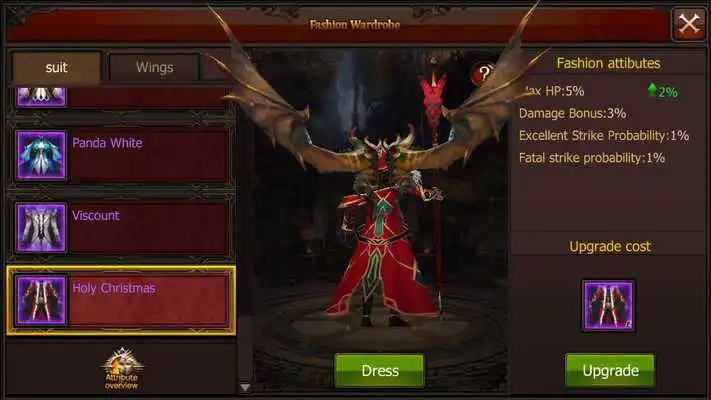The height and width of the screenshot is (400, 711).
Task: Select the suit tab
Action: click(x=56, y=68)
